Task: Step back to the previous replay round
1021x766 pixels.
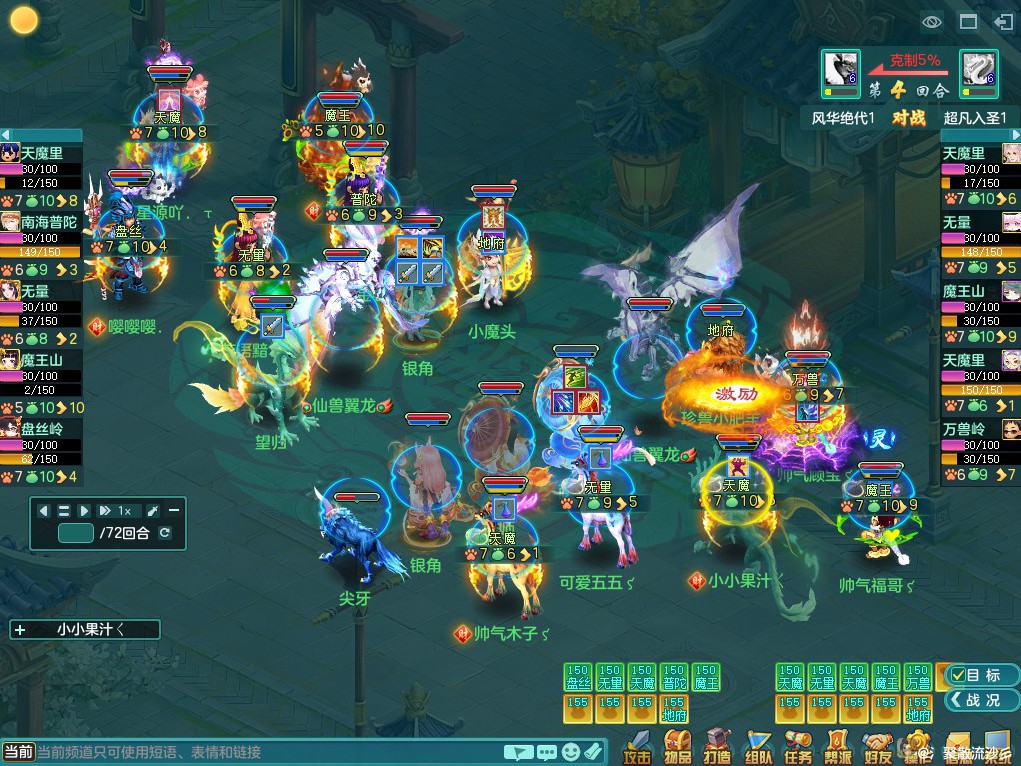Action: pyautogui.click(x=44, y=511)
